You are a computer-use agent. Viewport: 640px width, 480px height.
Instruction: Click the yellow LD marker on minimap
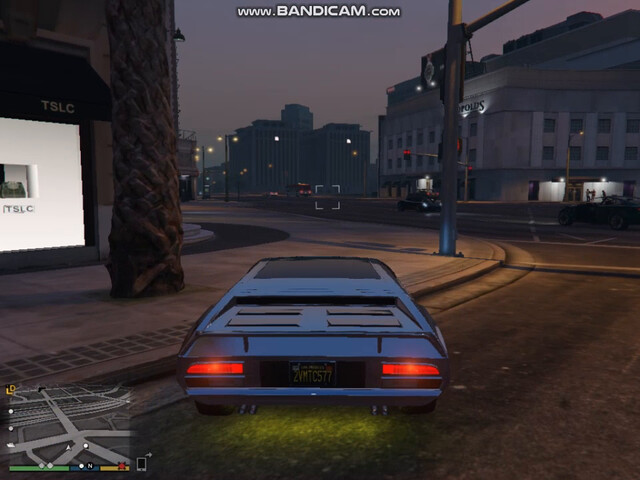pyautogui.click(x=11, y=389)
